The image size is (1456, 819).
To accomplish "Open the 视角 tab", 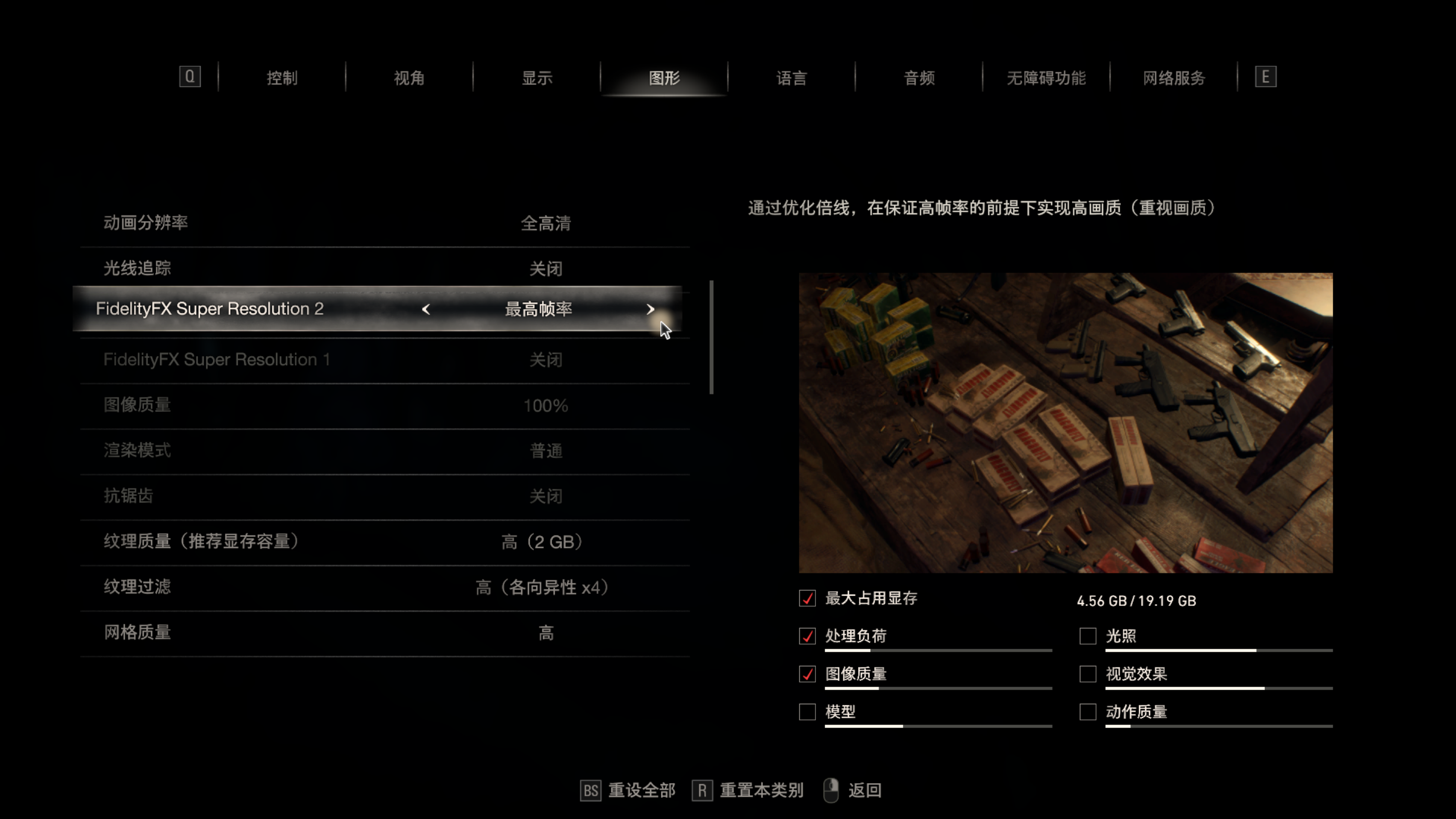I will pos(408,77).
